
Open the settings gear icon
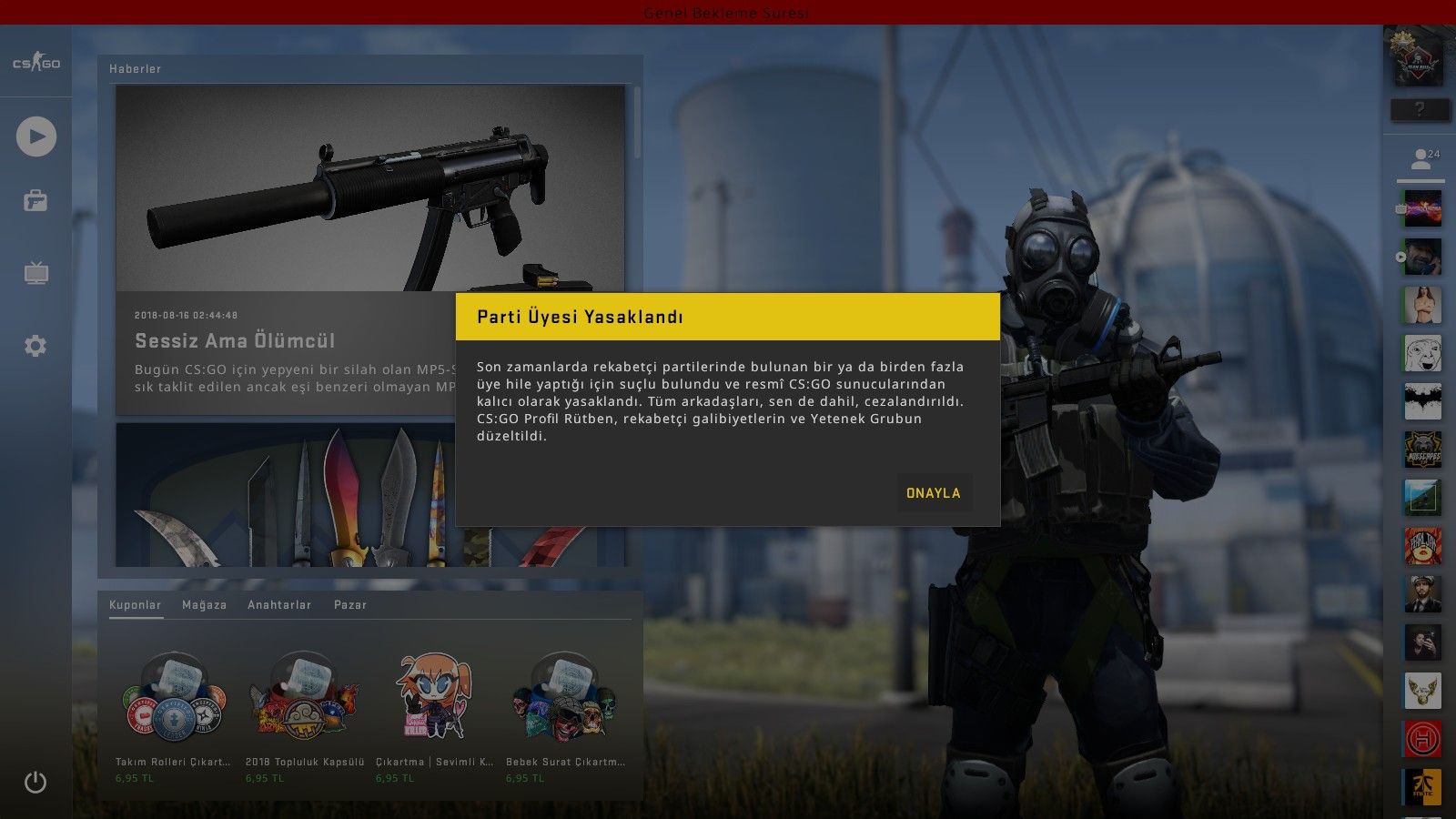[x=35, y=346]
